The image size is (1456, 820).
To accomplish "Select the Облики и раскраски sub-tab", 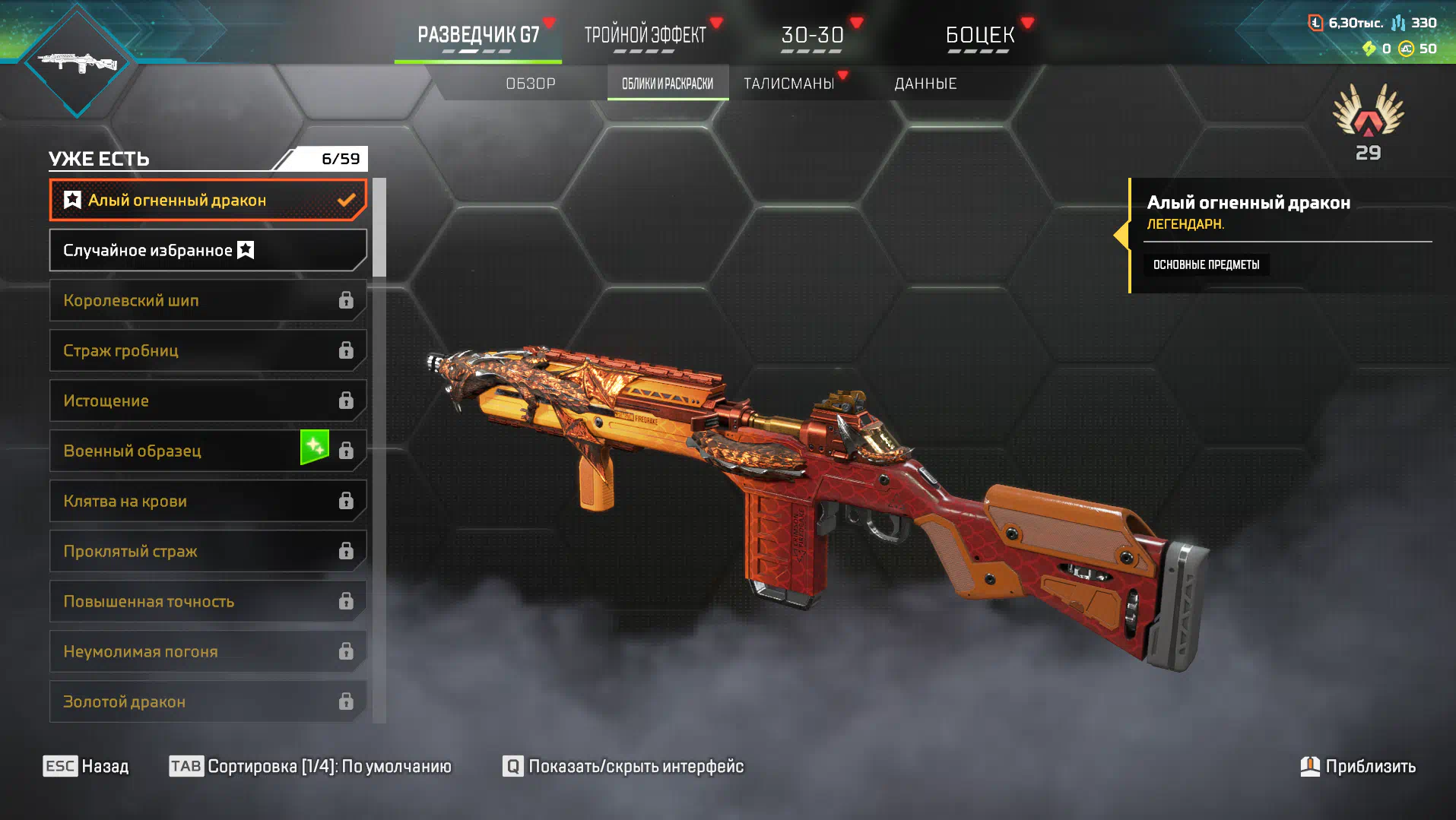I will [x=668, y=84].
